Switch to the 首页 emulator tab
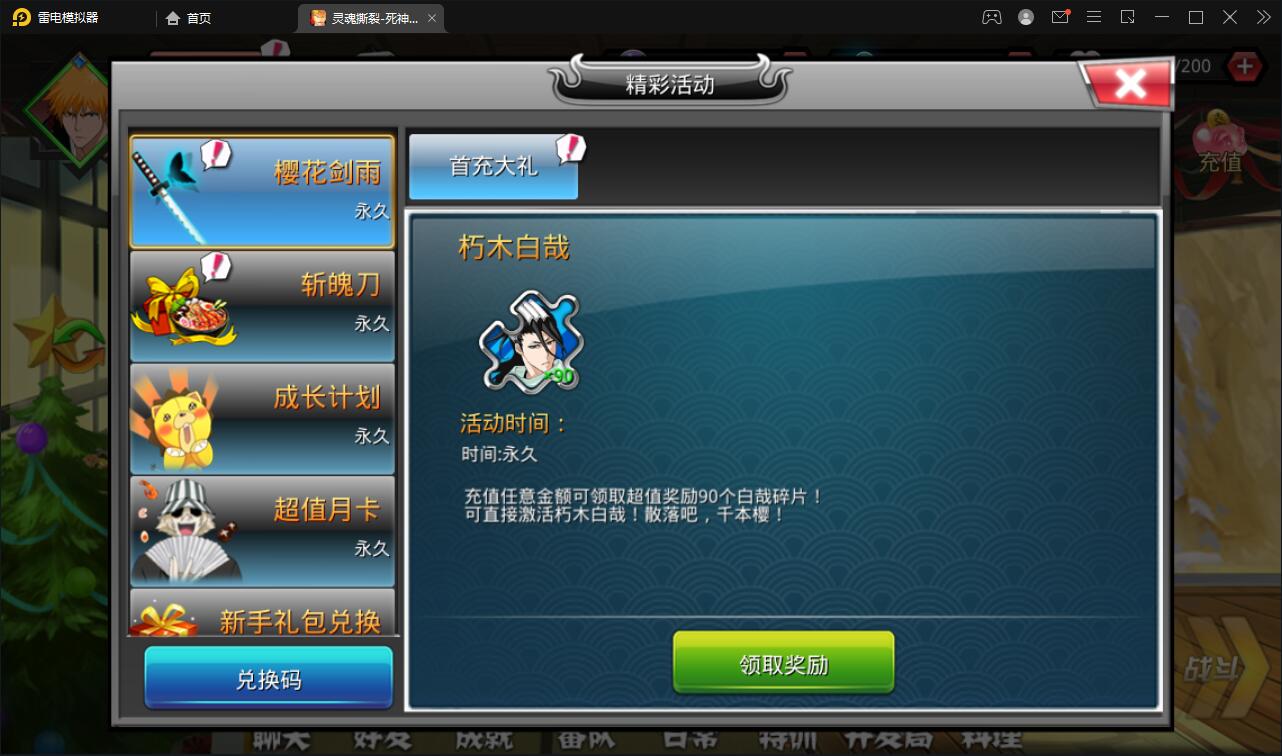This screenshot has height=756, width=1282. tap(190, 17)
